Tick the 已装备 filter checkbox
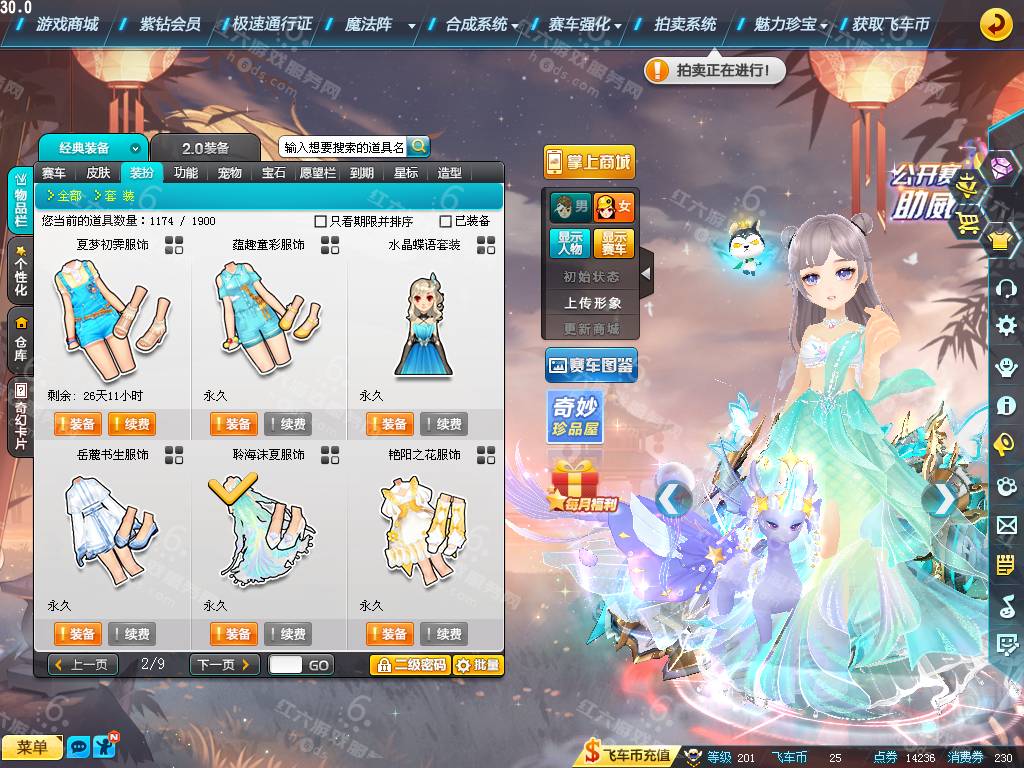 point(446,221)
